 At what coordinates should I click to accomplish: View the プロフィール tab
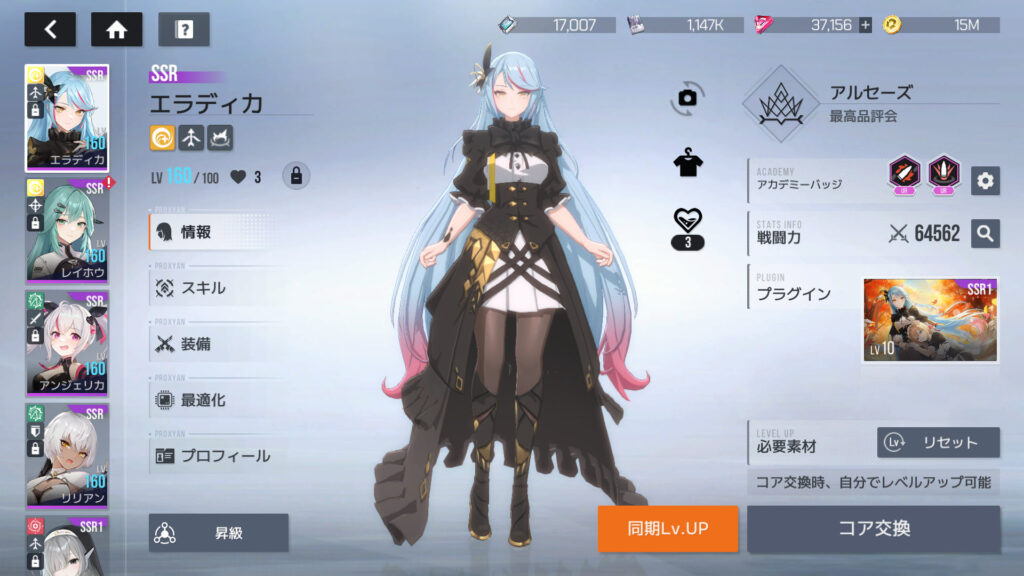(x=224, y=456)
